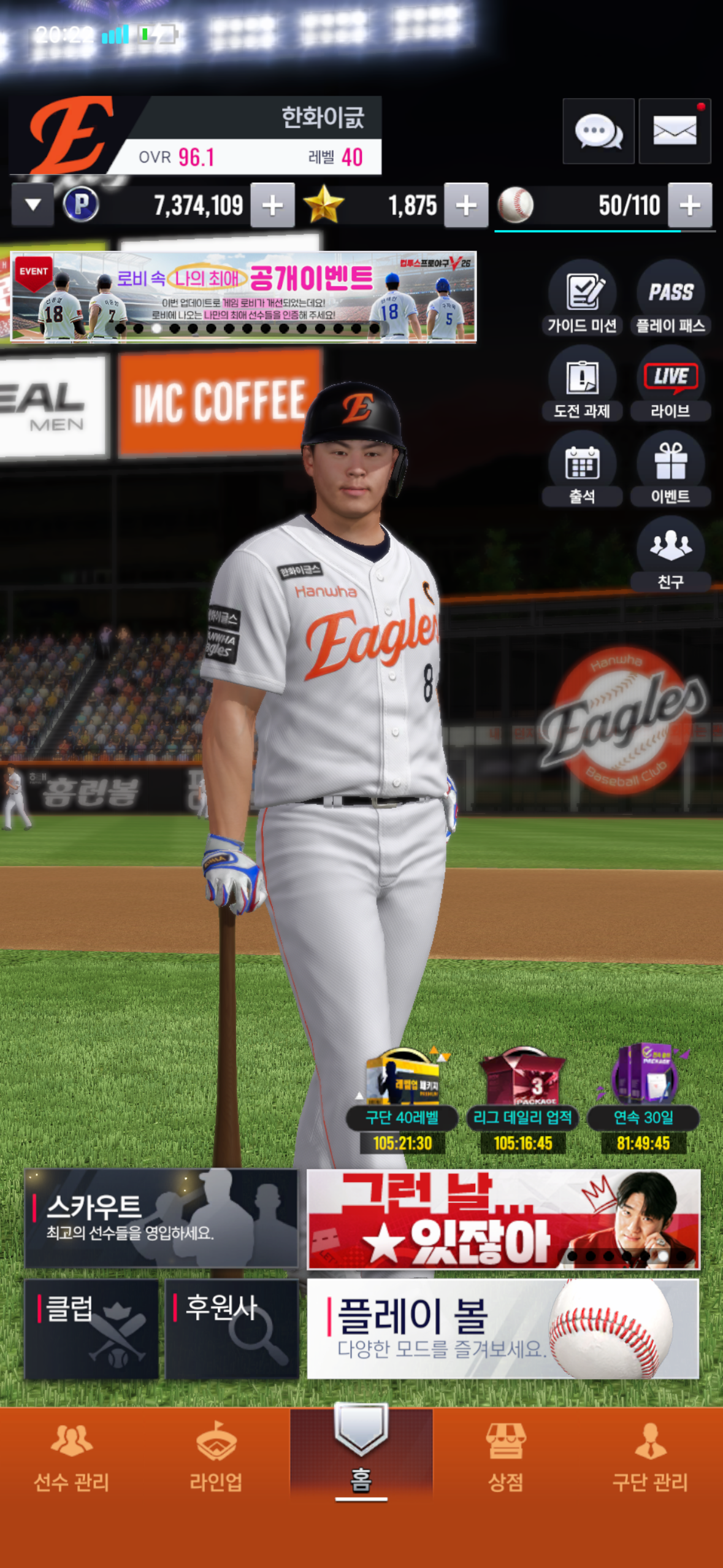Screen dimensions: 723x1568
Task: Open the mailbox envelope icon
Action: click(674, 131)
